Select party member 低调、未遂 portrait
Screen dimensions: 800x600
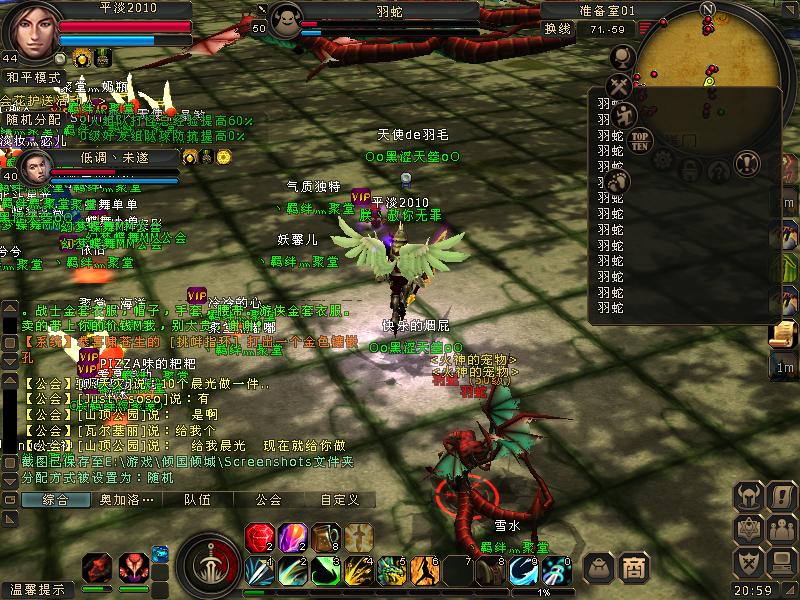click(x=36, y=167)
